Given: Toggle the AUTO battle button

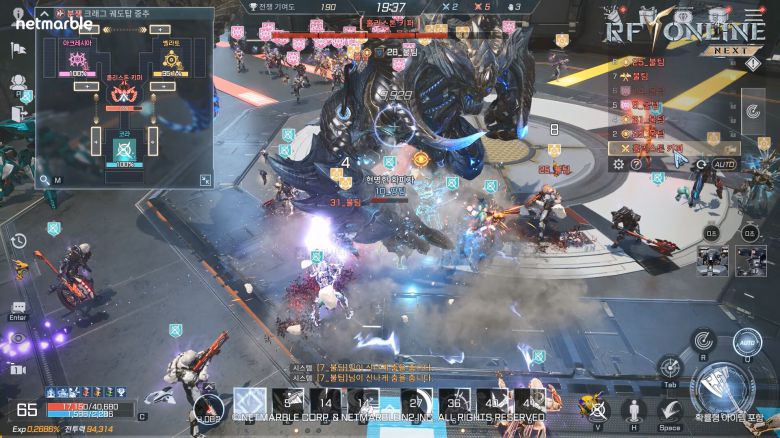Looking at the screenshot, I should tap(724, 164).
